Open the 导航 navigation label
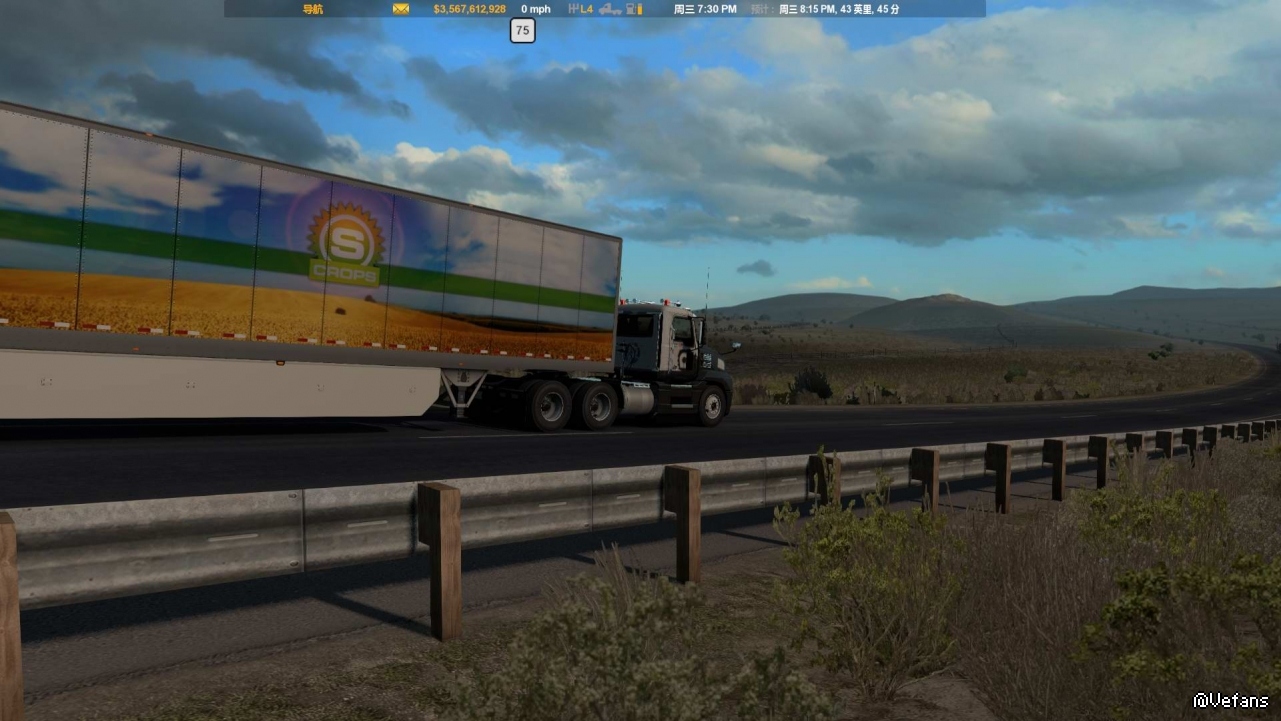1281x721 pixels. pyautogui.click(x=312, y=9)
